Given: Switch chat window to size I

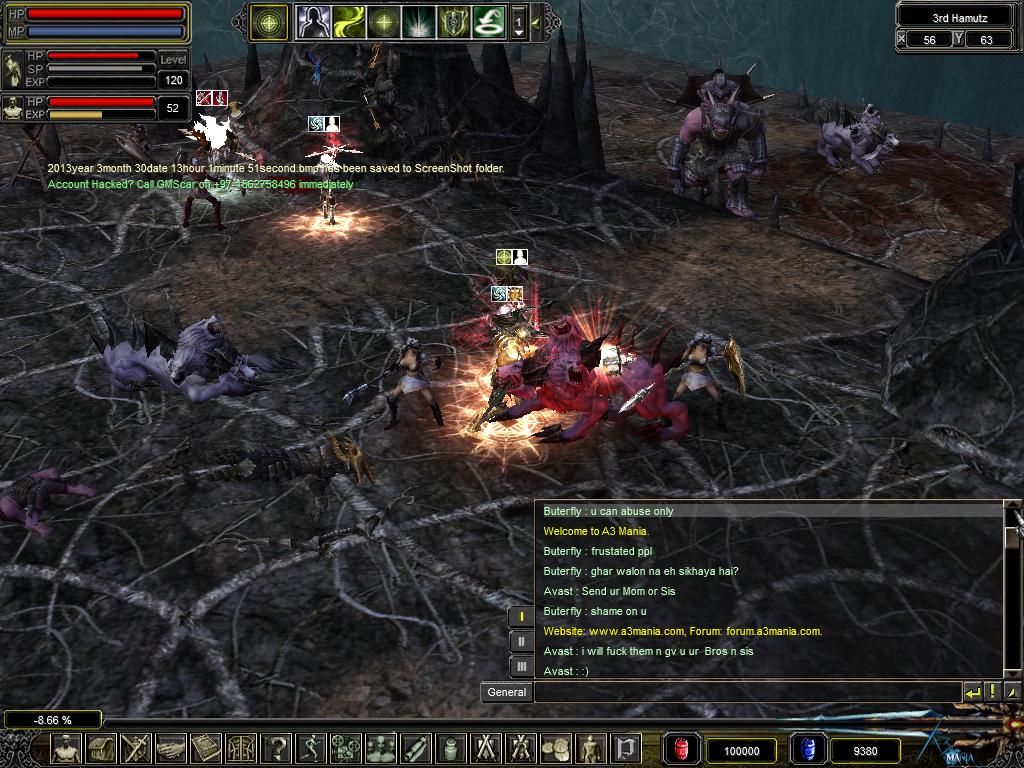Looking at the screenshot, I should (x=521, y=617).
